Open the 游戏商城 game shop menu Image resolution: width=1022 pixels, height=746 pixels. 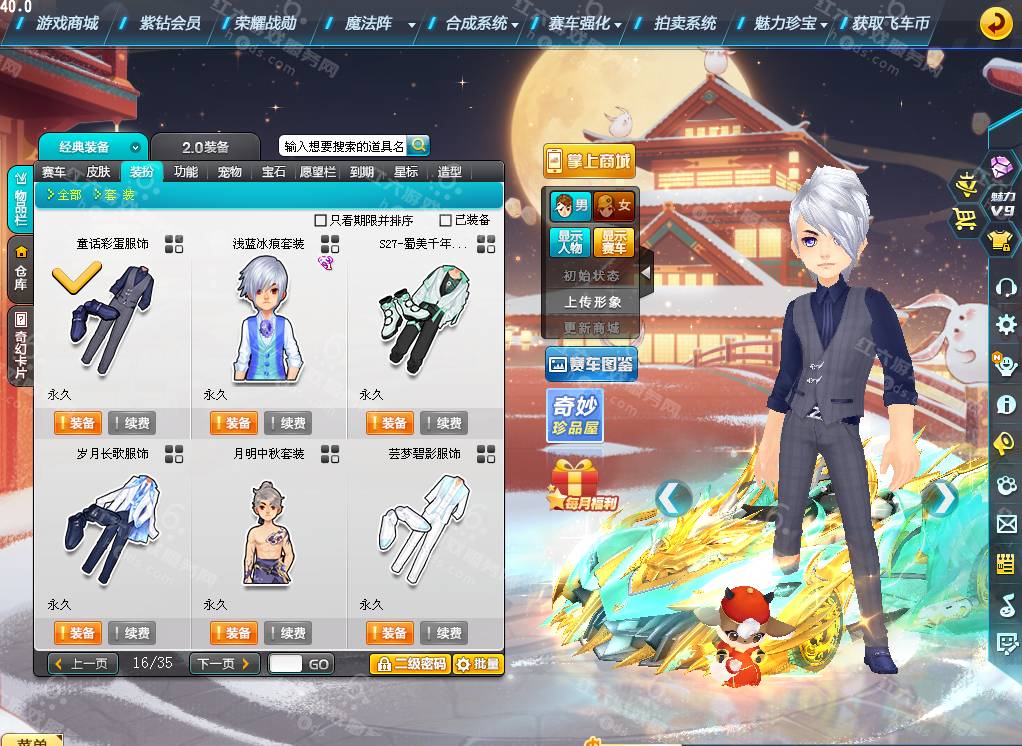pos(66,22)
